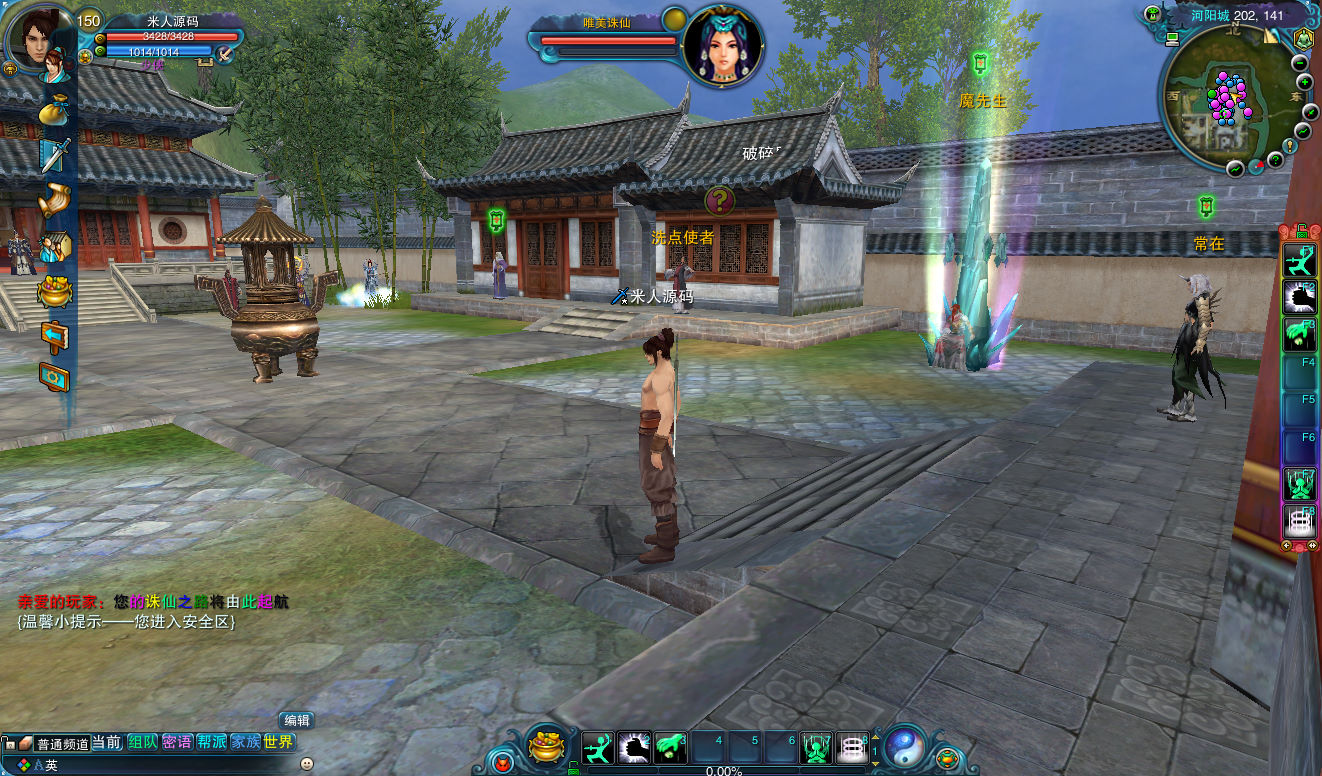Select the 密语 whisper chat tab
Image resolution: width=1322 pixels, height=776 pixels.
tap(177, 743)
